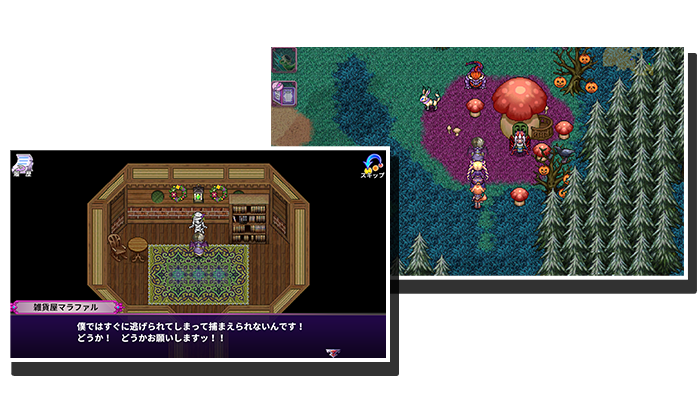Tap the green map icon in the forest view

284,59
